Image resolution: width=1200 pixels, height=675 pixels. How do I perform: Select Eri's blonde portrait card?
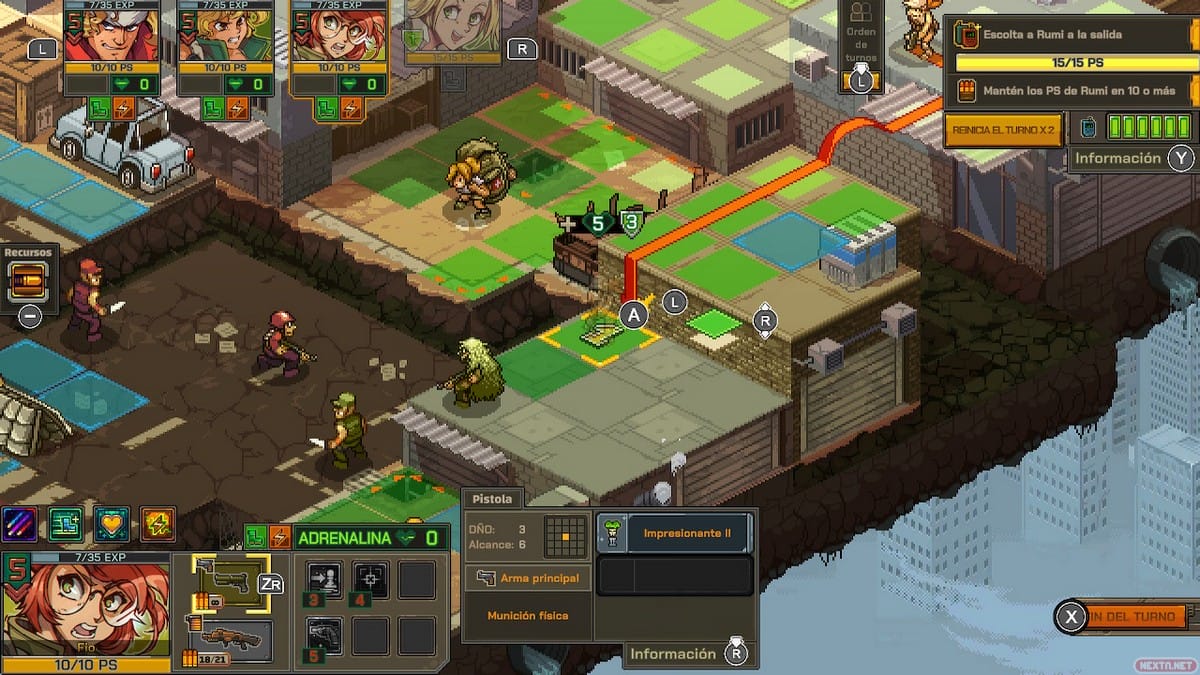[212, 36]
